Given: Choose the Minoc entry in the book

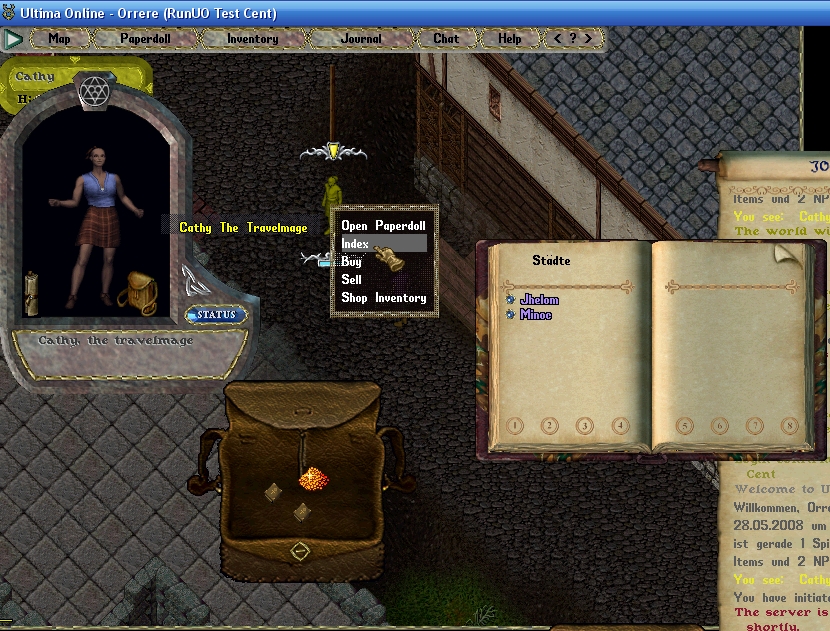Looking at the screenshot, I should (x=535, y=315).
